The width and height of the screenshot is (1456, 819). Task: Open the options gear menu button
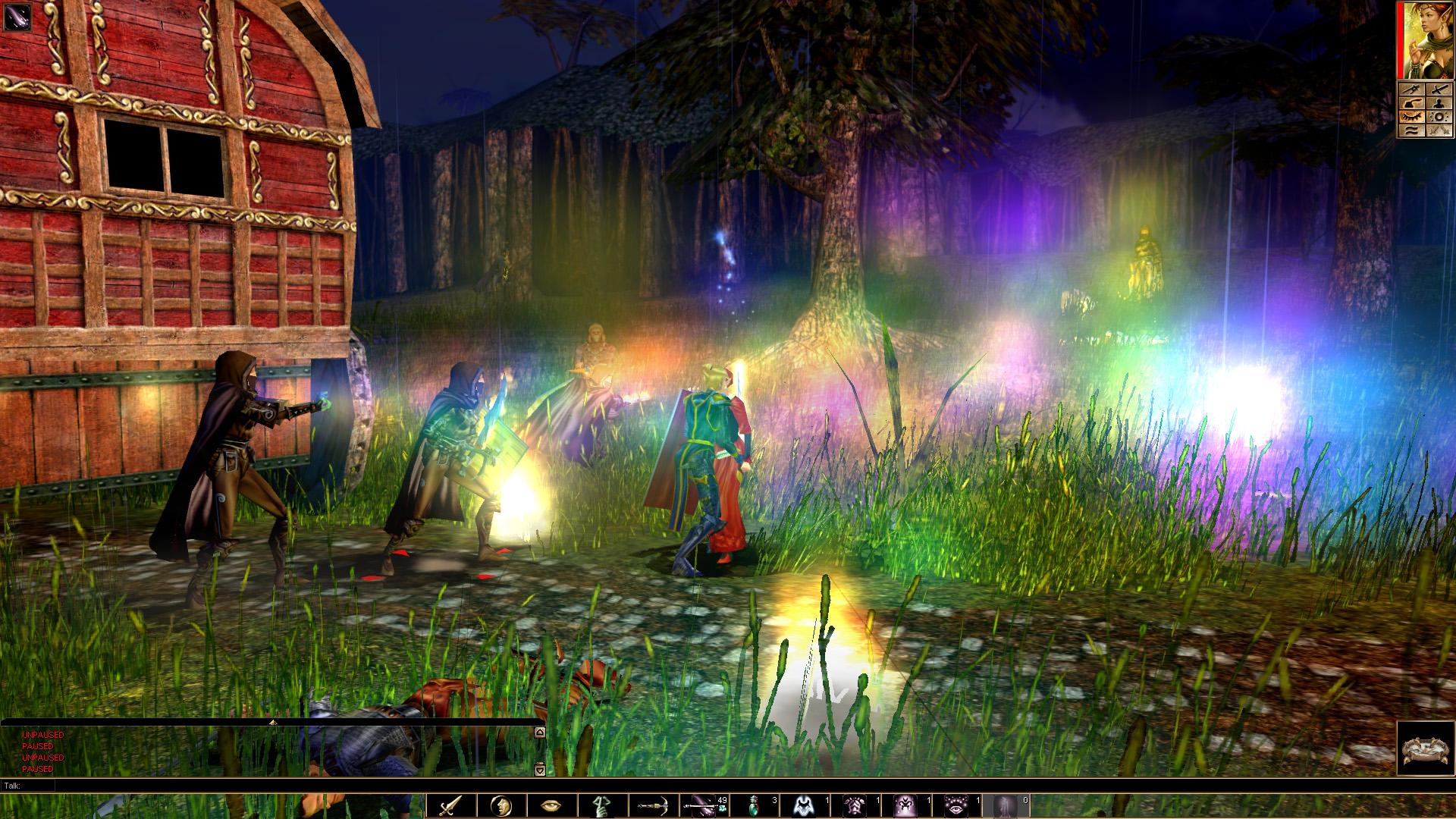click(x=1439, y=117)
